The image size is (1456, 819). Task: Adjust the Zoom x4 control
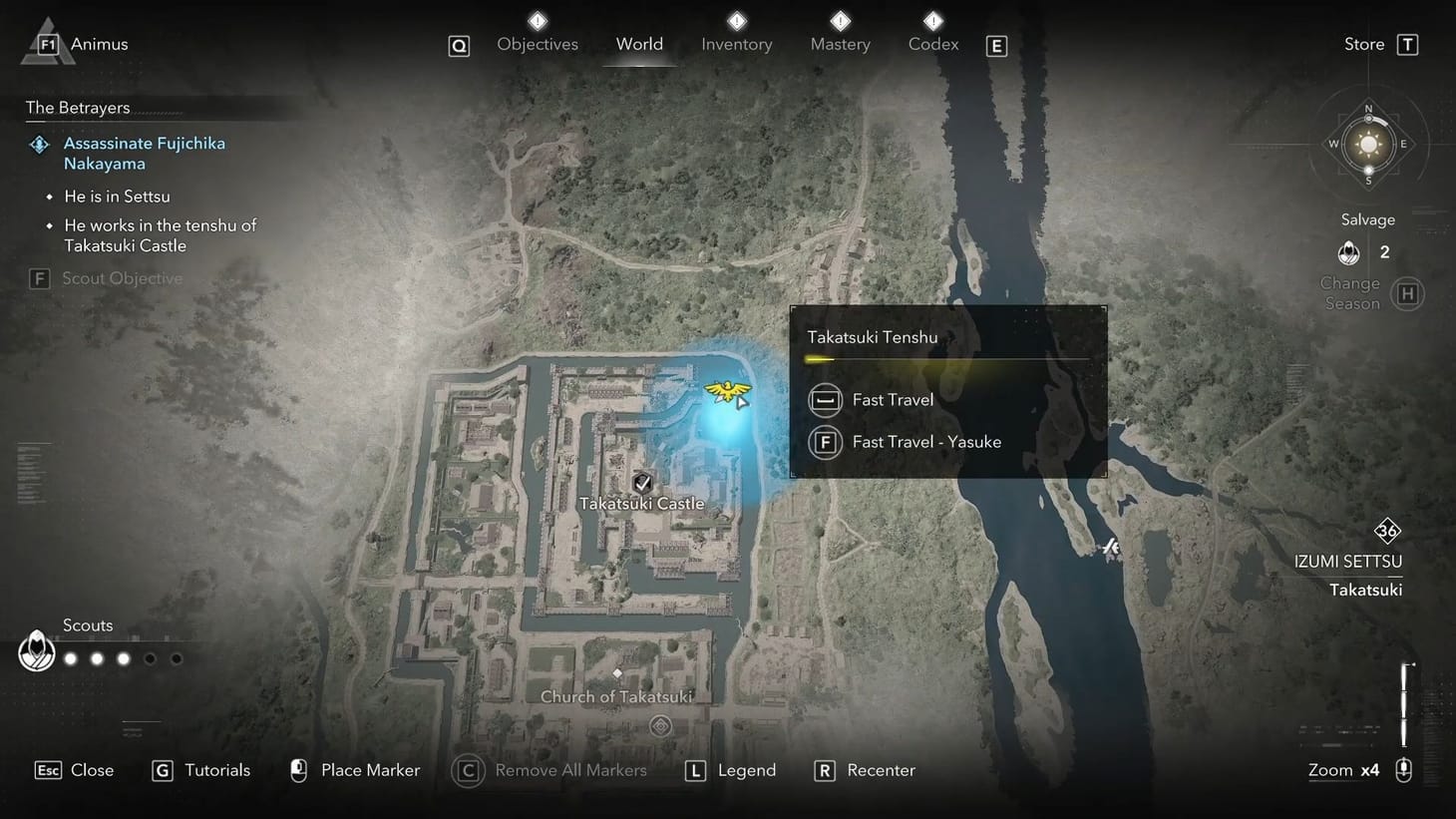[1345, 769]
